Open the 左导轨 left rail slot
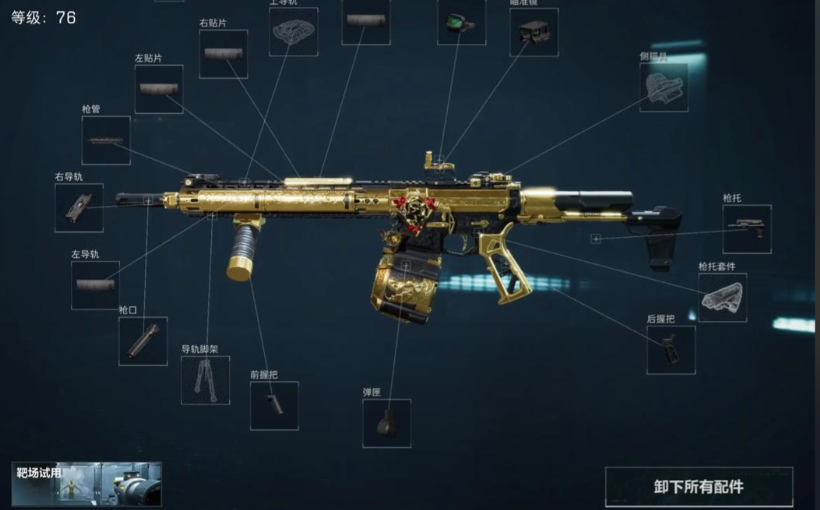820x510 pixels. [x=95, y=285]
